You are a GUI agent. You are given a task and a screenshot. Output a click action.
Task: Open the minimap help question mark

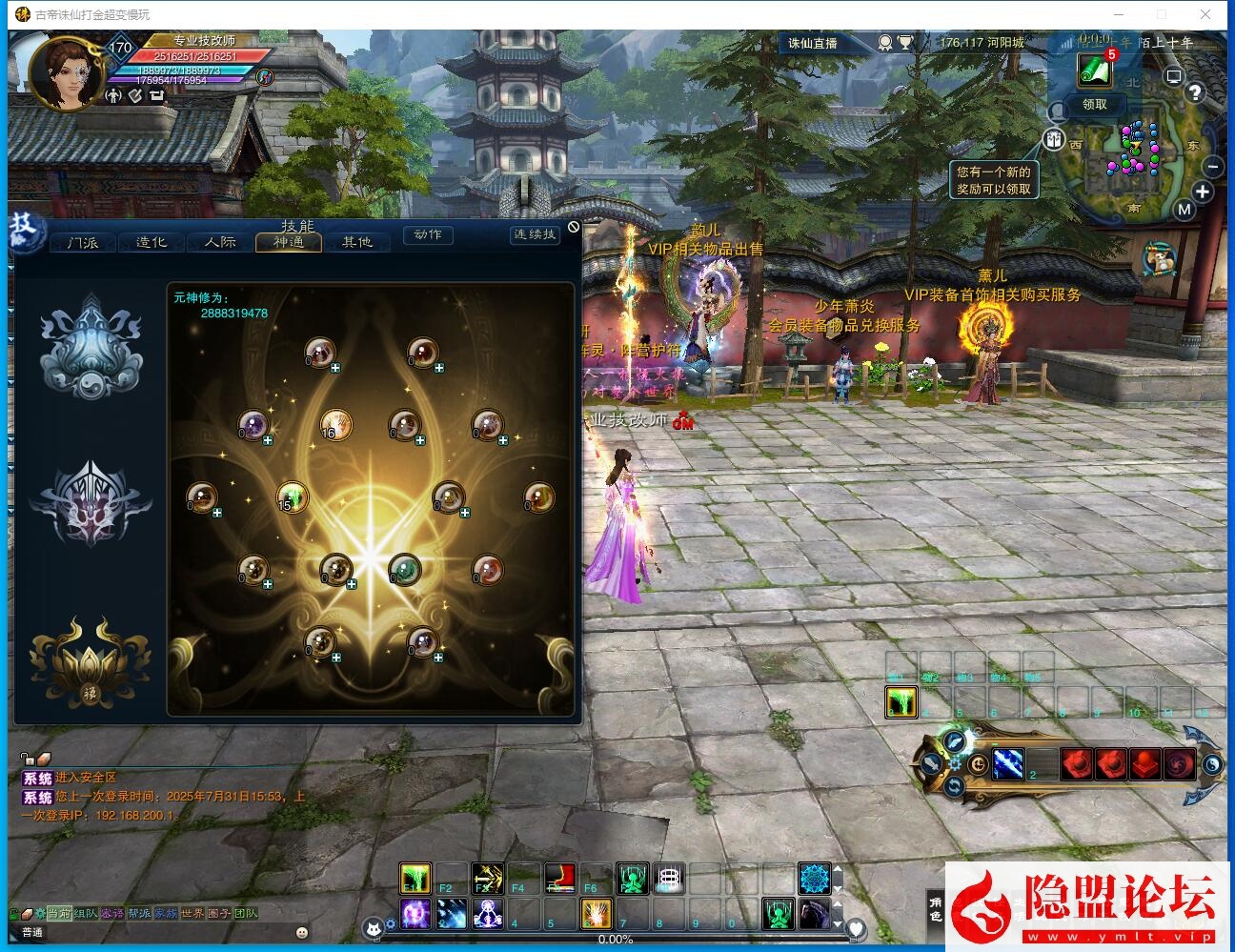1194,92
